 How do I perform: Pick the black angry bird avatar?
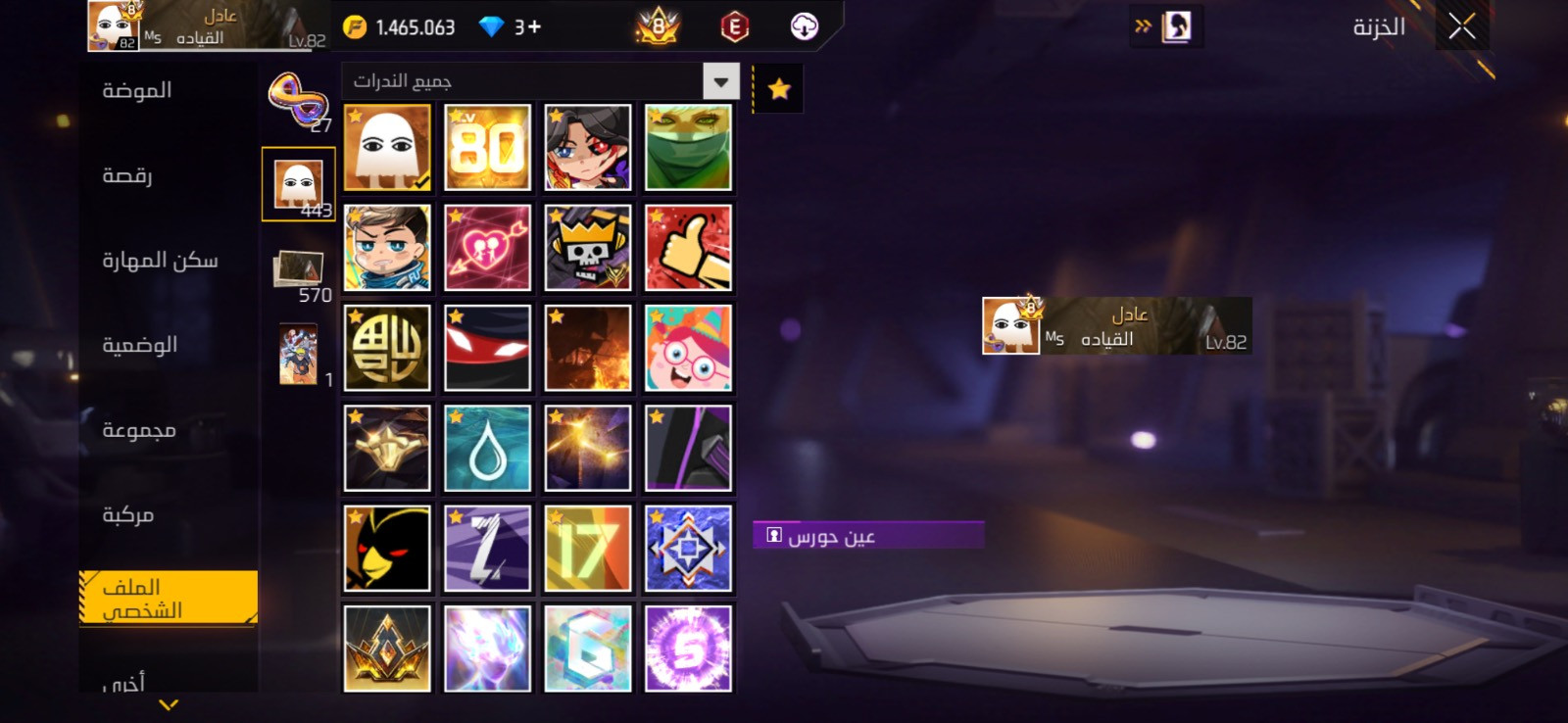tap(387, 549)
